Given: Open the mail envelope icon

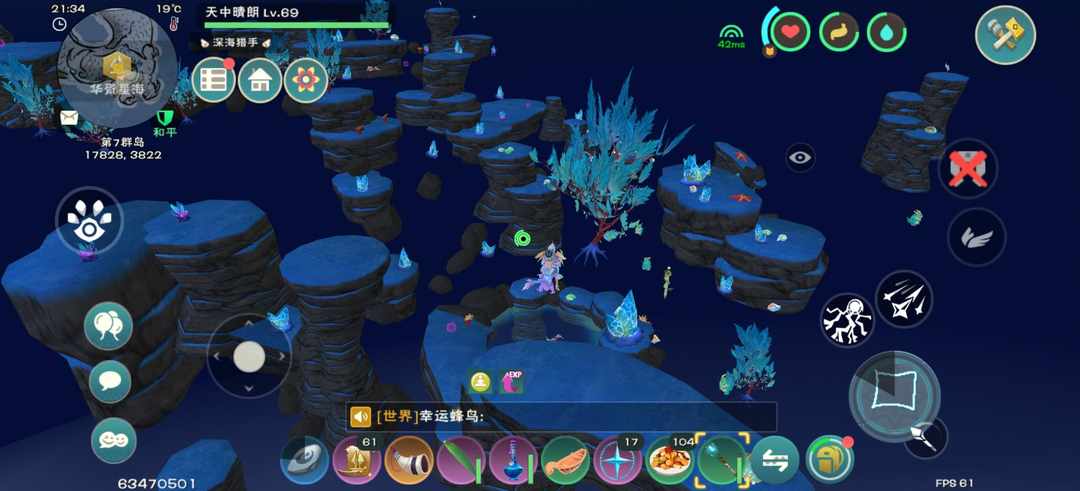Looking at the screenshot, I should tap(69, 118).
